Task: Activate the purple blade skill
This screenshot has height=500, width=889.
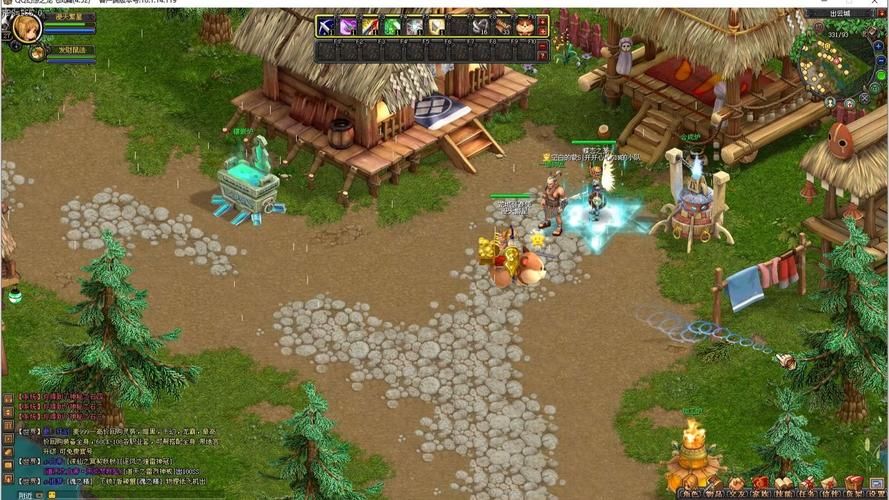Action: [348, 26]
